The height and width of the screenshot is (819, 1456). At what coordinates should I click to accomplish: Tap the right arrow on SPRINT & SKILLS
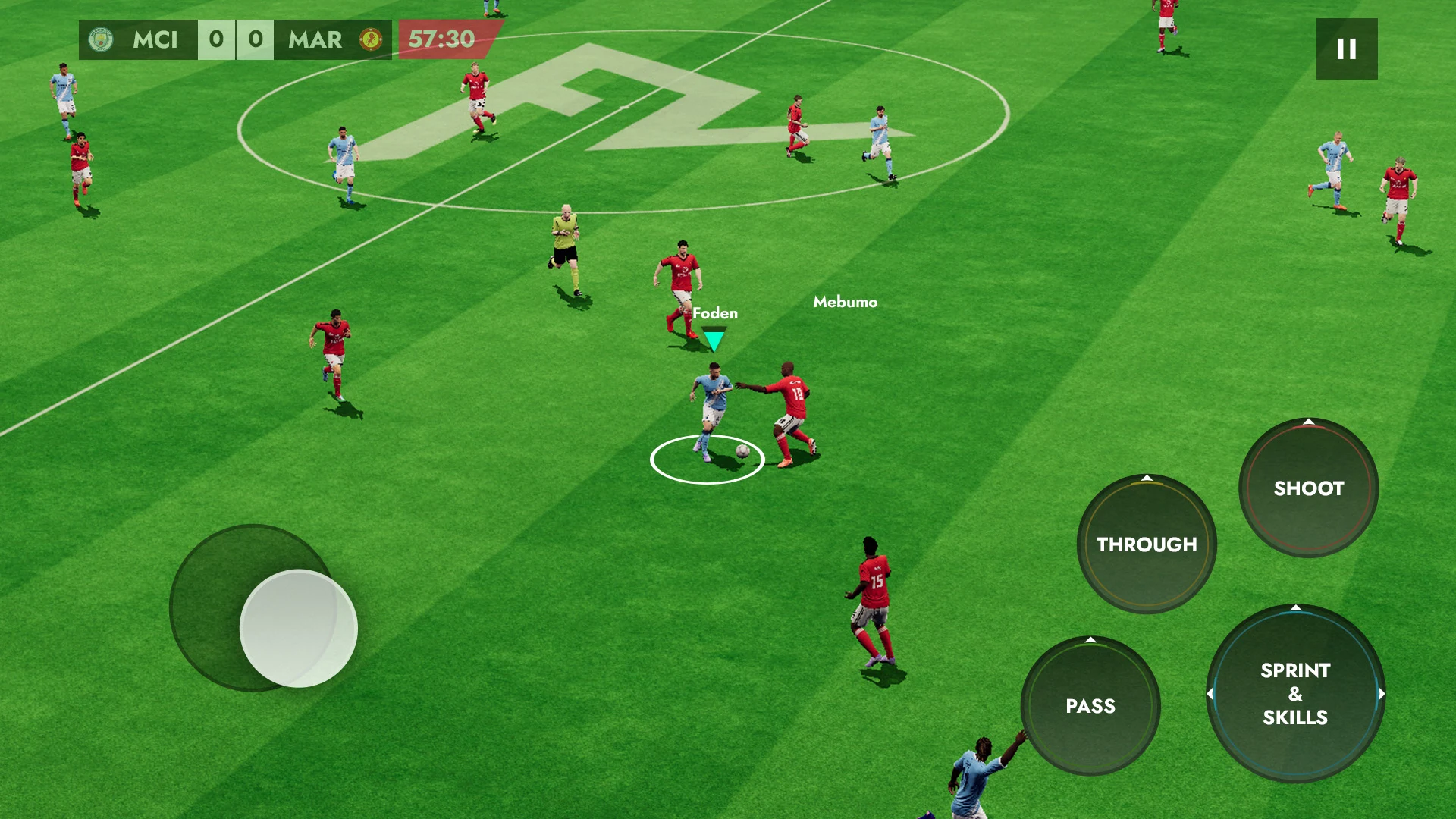1382,693
